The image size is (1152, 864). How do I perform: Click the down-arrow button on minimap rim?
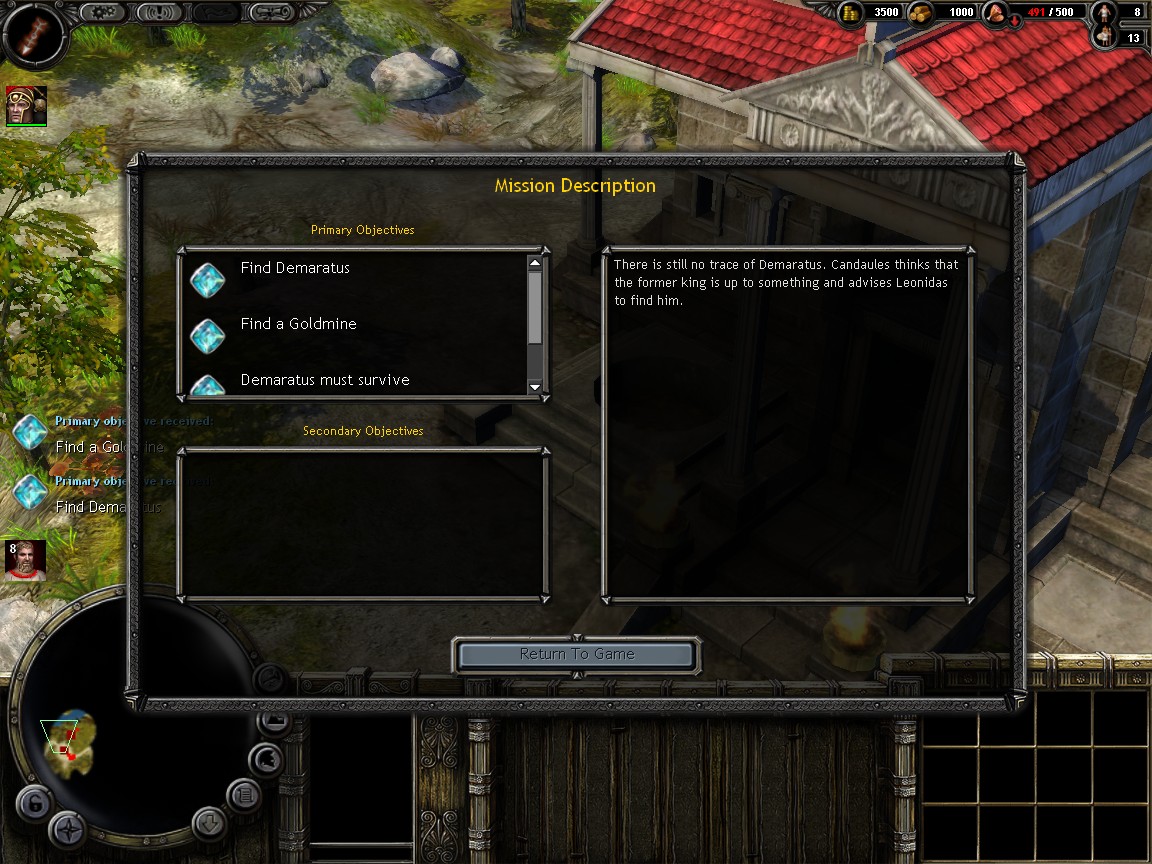click(x=209, y=823)
